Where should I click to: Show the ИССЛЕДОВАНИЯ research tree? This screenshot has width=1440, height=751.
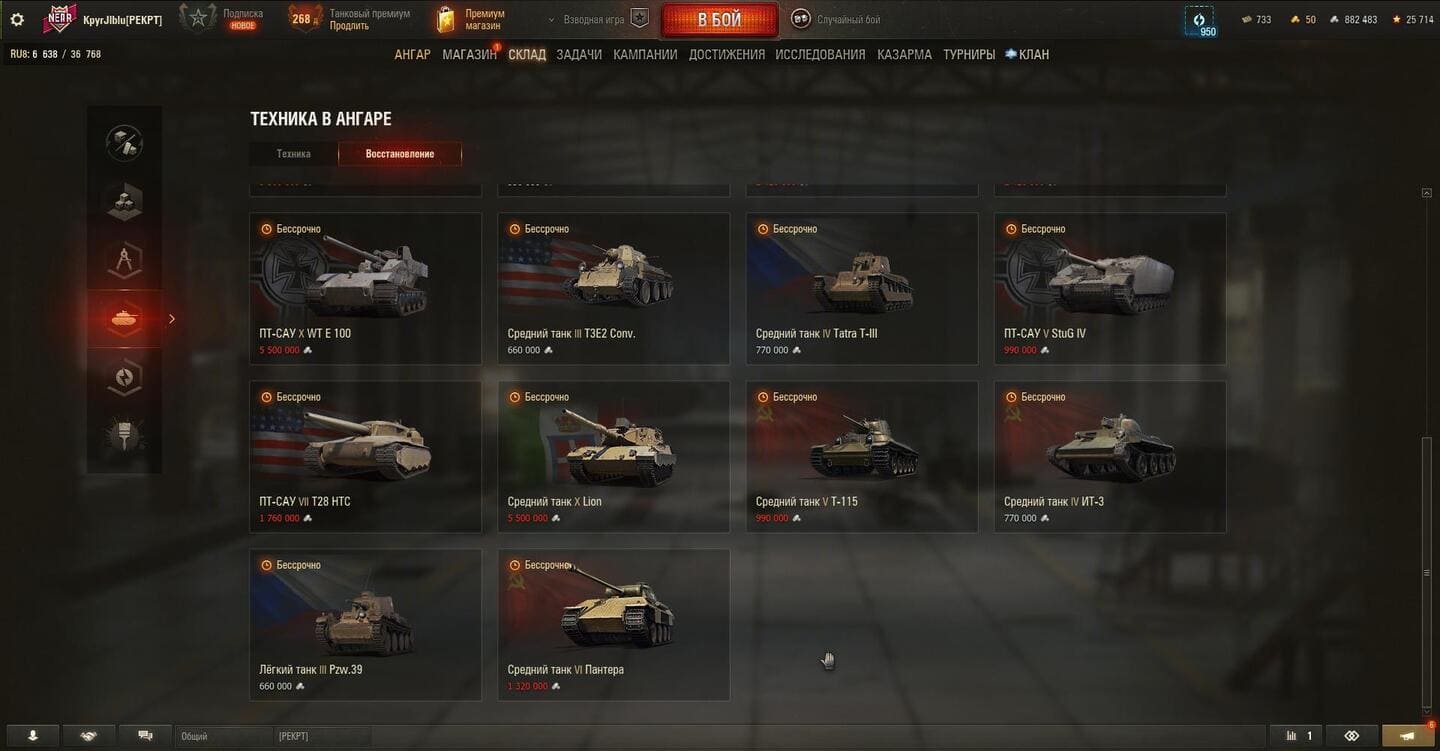tap(820, 55)
